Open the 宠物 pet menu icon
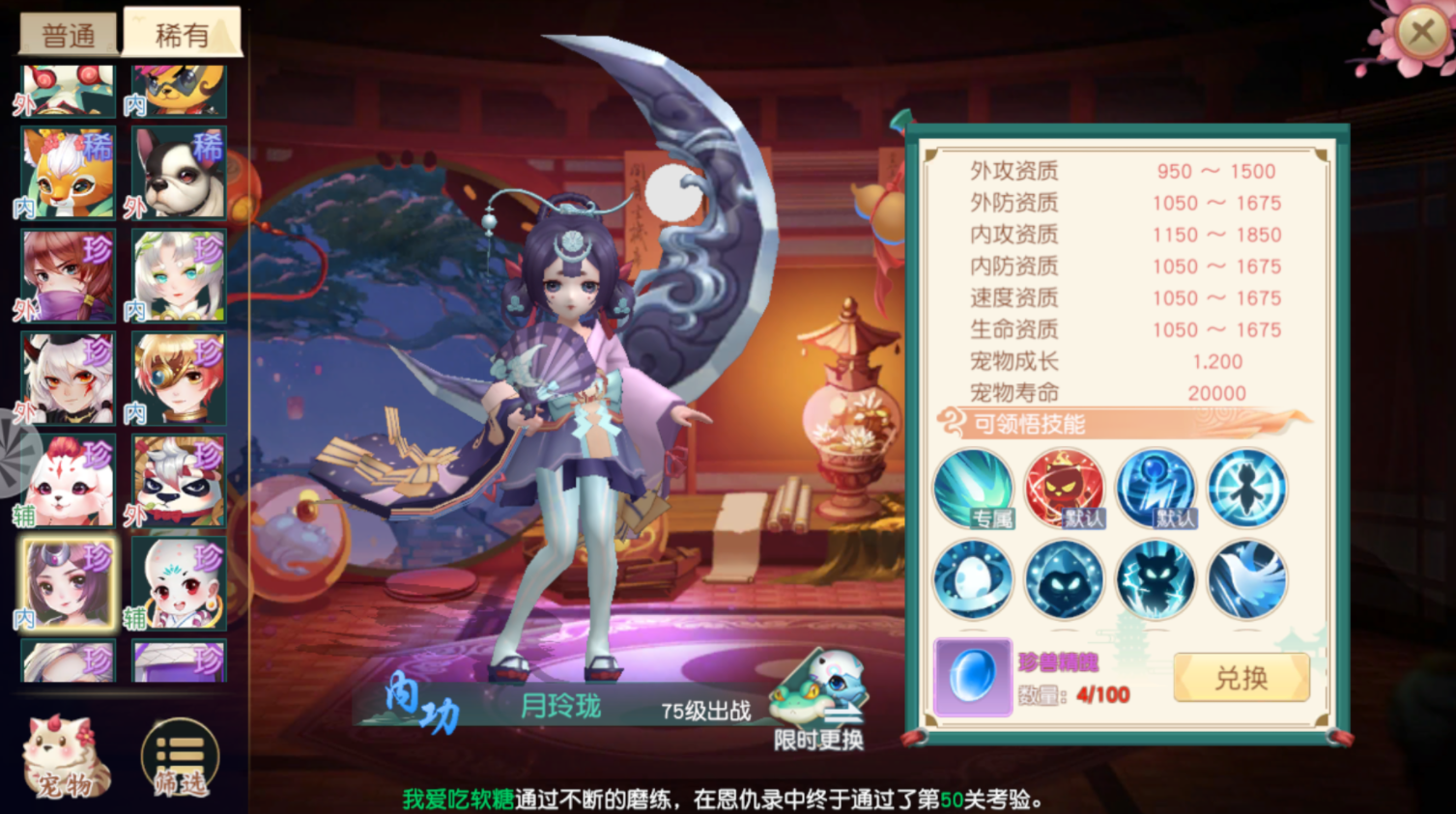The width and height of the screenshot is (1456, 814). (68, 753)
